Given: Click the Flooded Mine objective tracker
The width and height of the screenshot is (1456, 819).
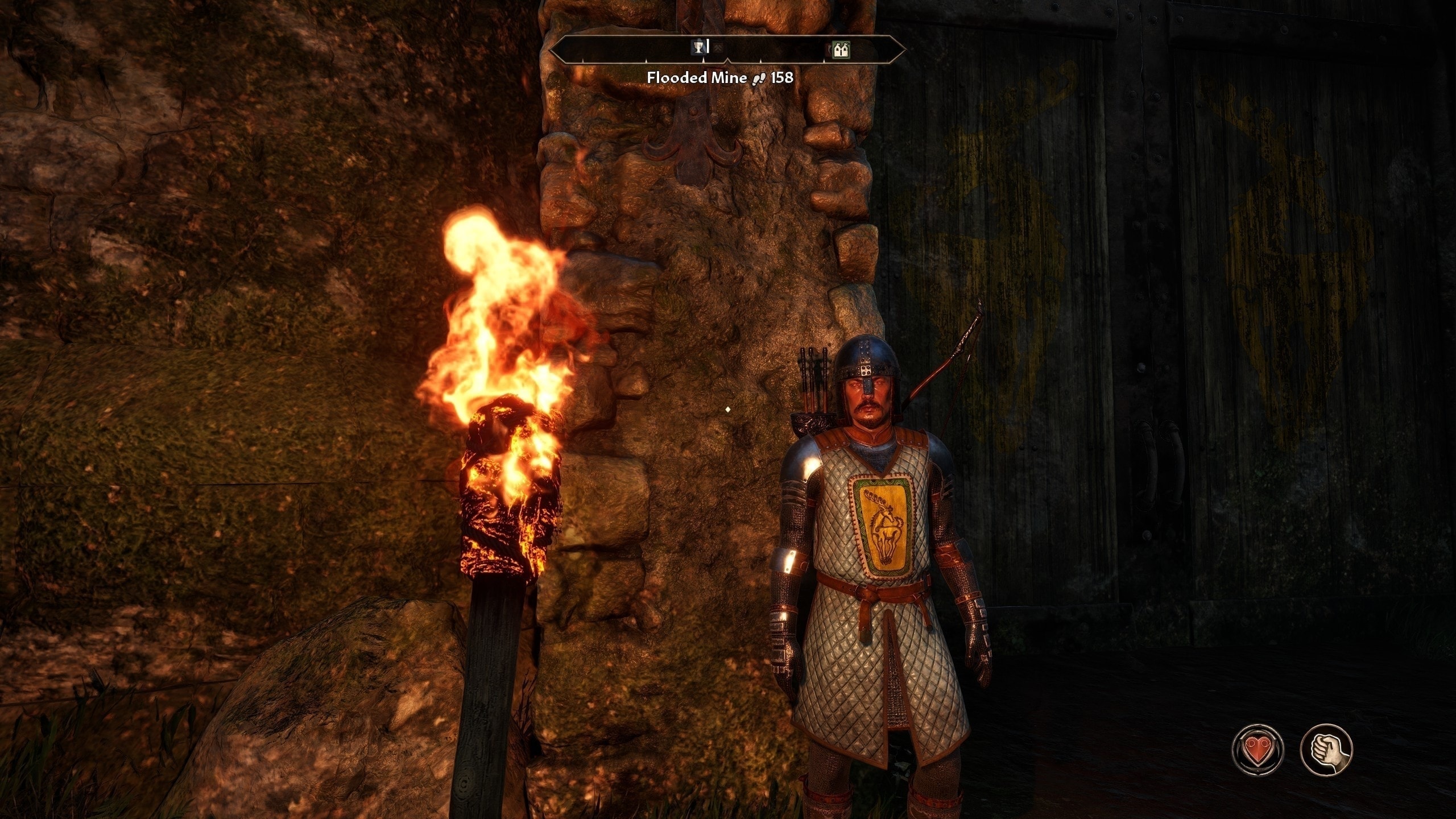Looking at the screenshot, I should click(x=720, y=78).
